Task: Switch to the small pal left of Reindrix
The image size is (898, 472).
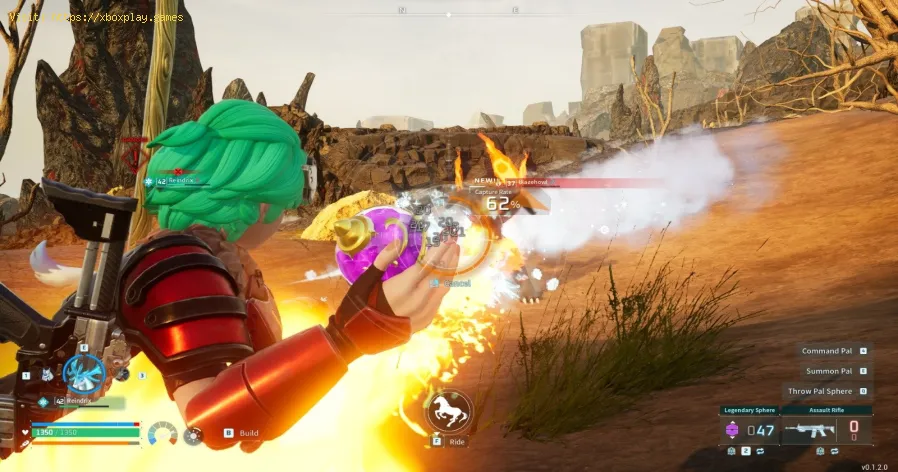Action: coord(46,375)
